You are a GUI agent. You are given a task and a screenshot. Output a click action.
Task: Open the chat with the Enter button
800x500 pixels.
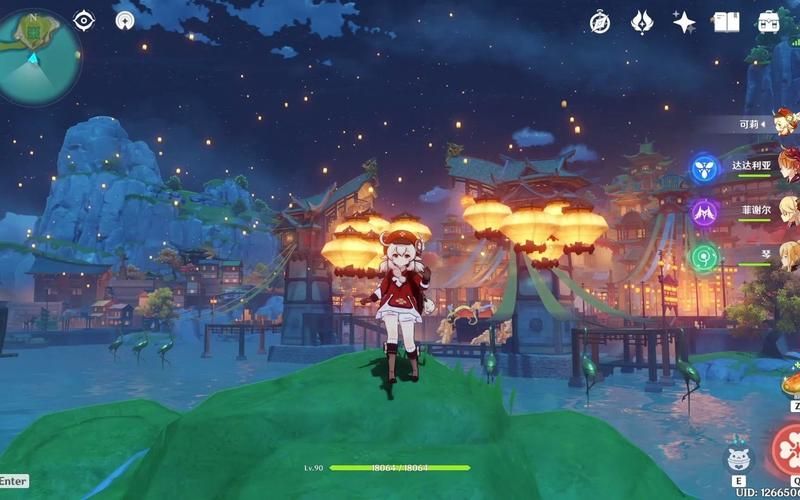coord(14,481)
